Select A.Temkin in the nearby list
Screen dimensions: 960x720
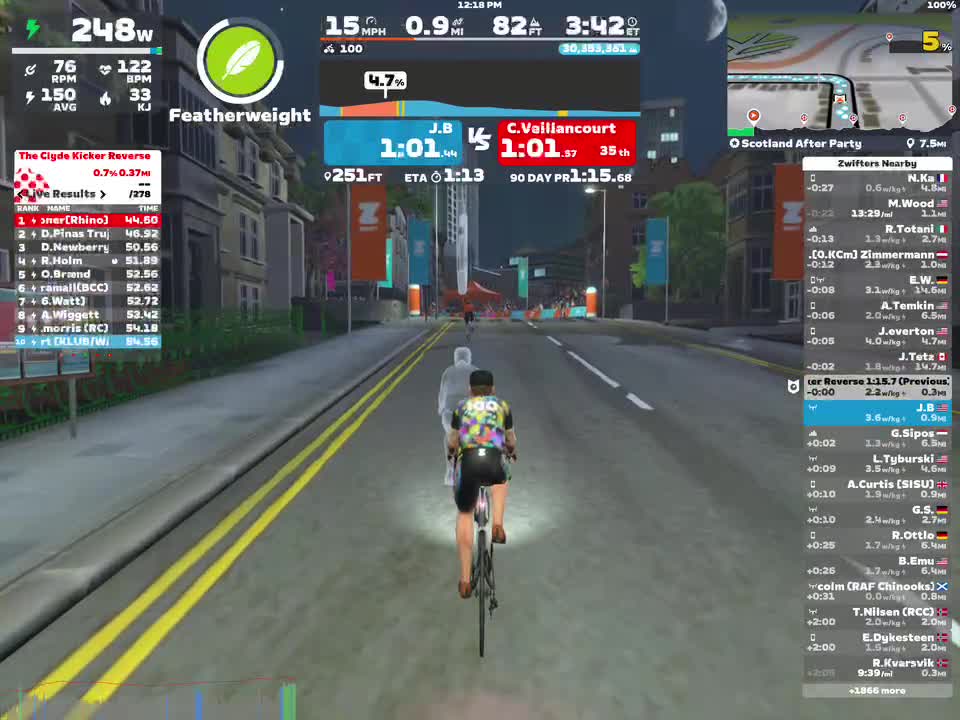[x=877, y=311]
